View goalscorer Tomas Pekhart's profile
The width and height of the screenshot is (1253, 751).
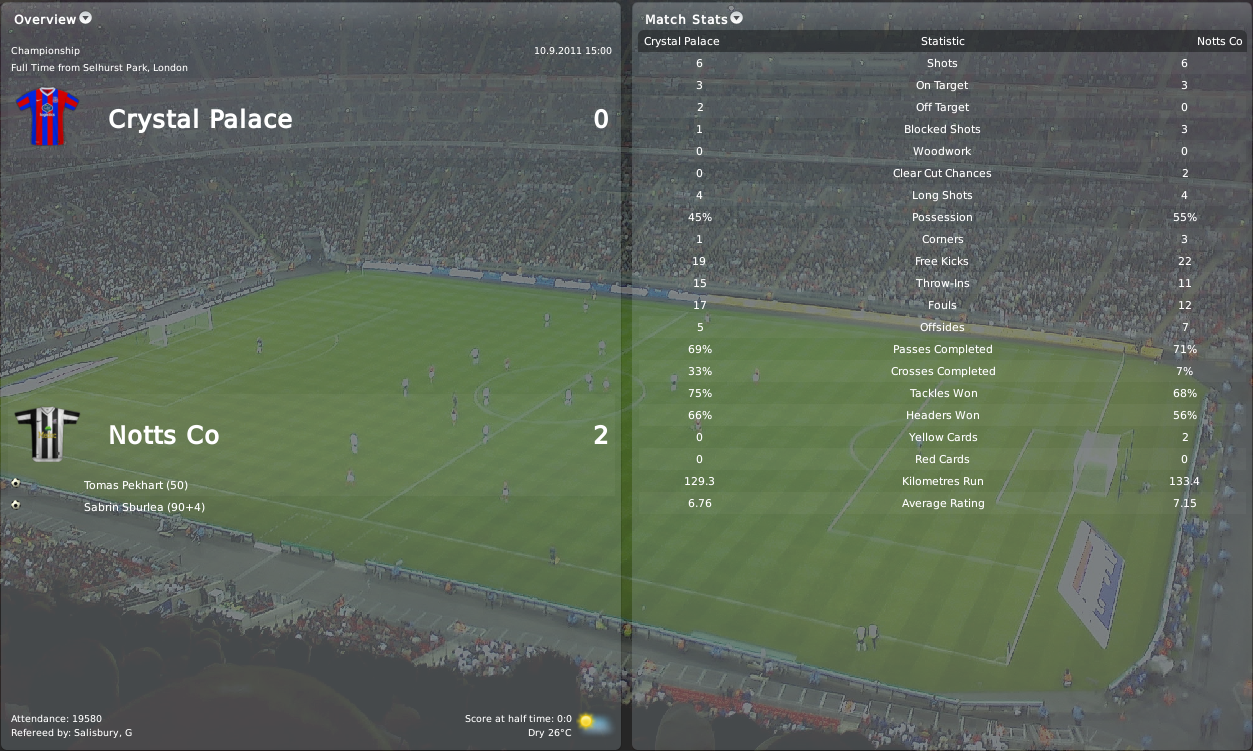(x=135, y=485)
